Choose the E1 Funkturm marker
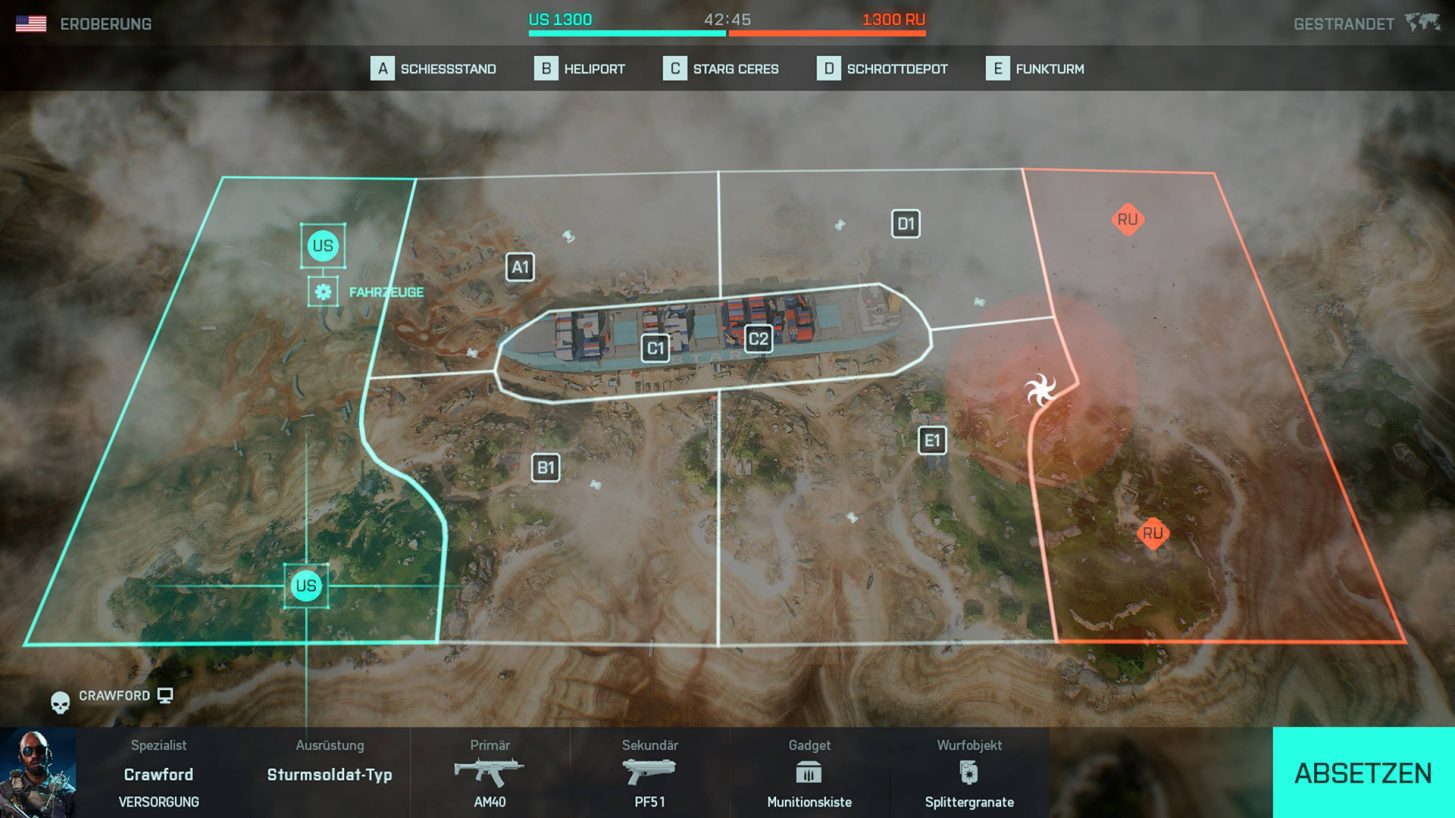1455x818 pixels. pos(932,440)
